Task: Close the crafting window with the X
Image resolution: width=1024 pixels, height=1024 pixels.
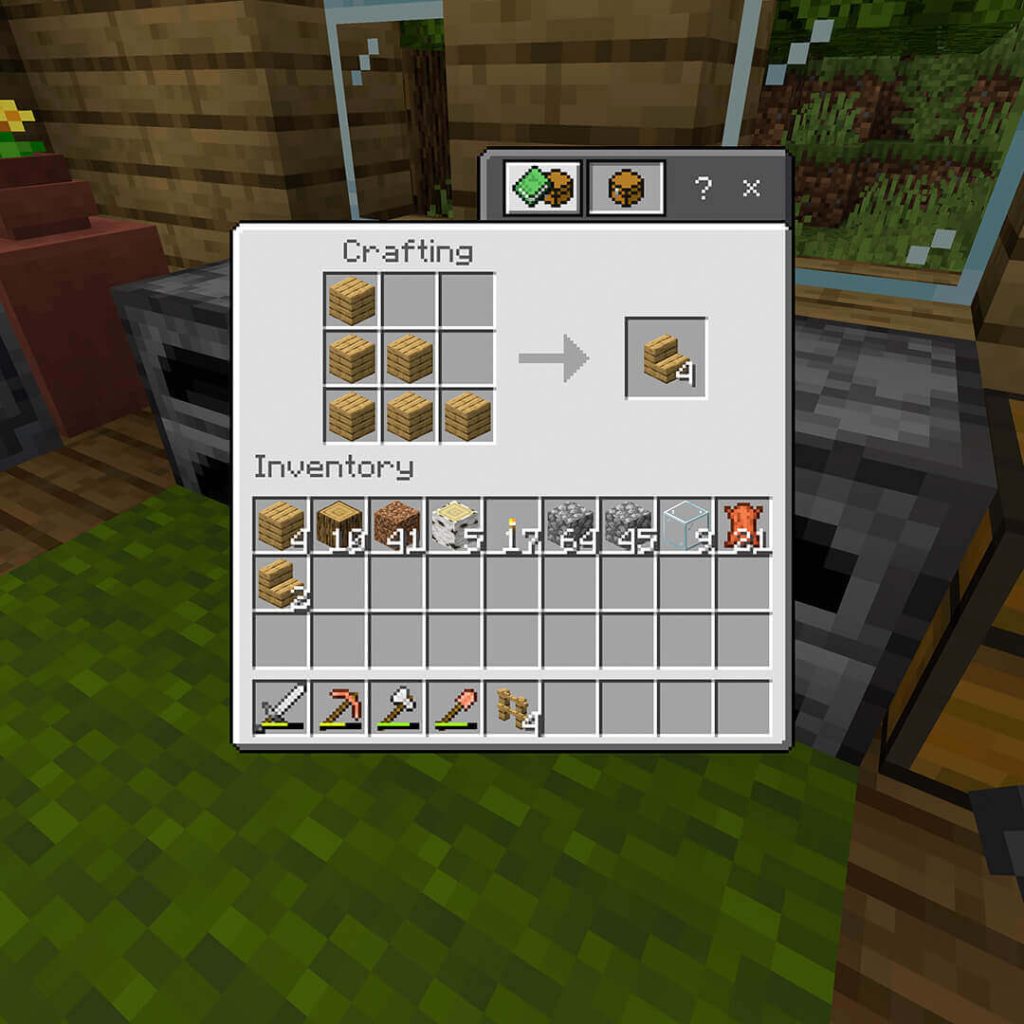Action: (752, 188)
